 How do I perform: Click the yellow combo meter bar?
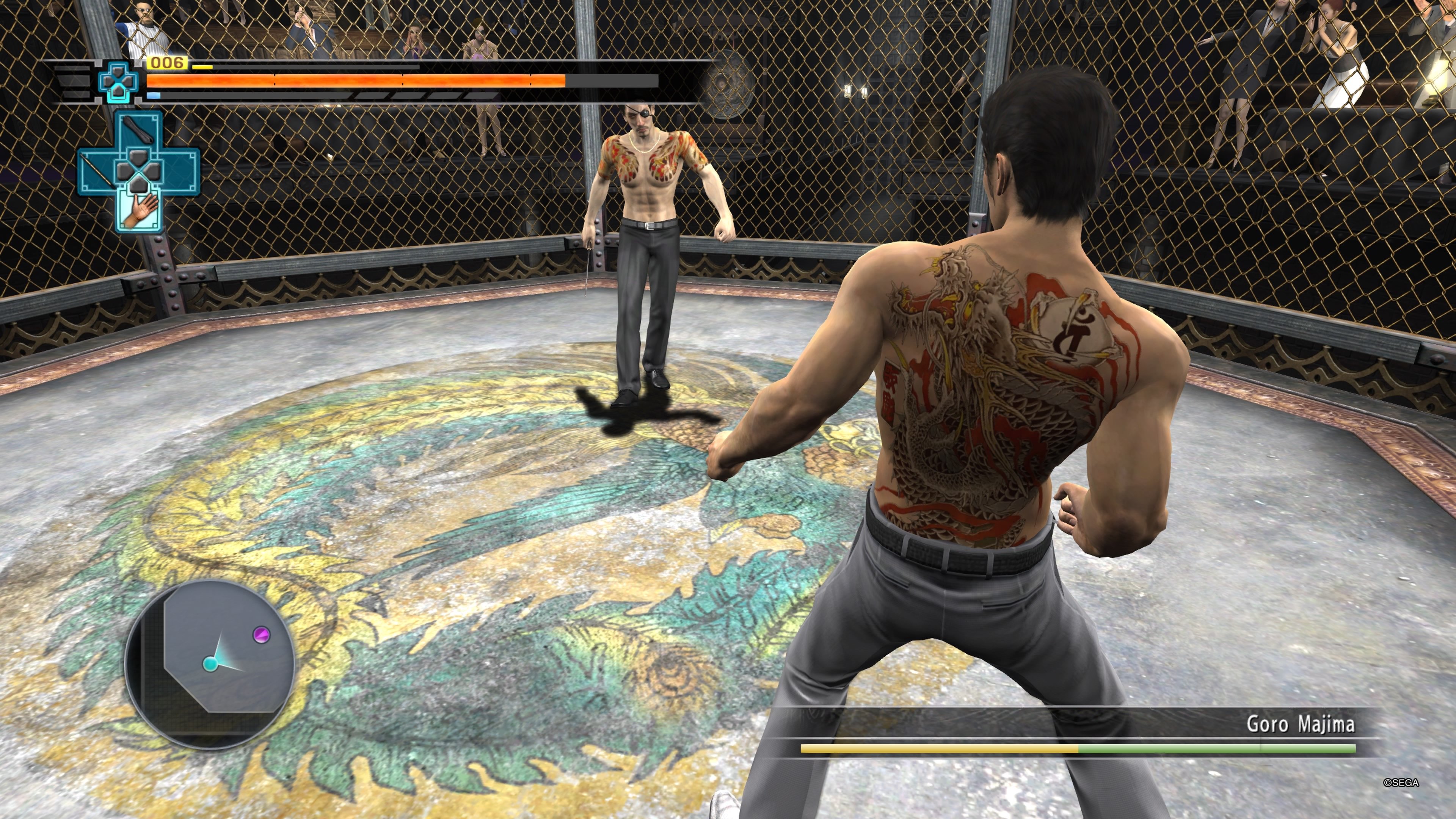(202, 67)
